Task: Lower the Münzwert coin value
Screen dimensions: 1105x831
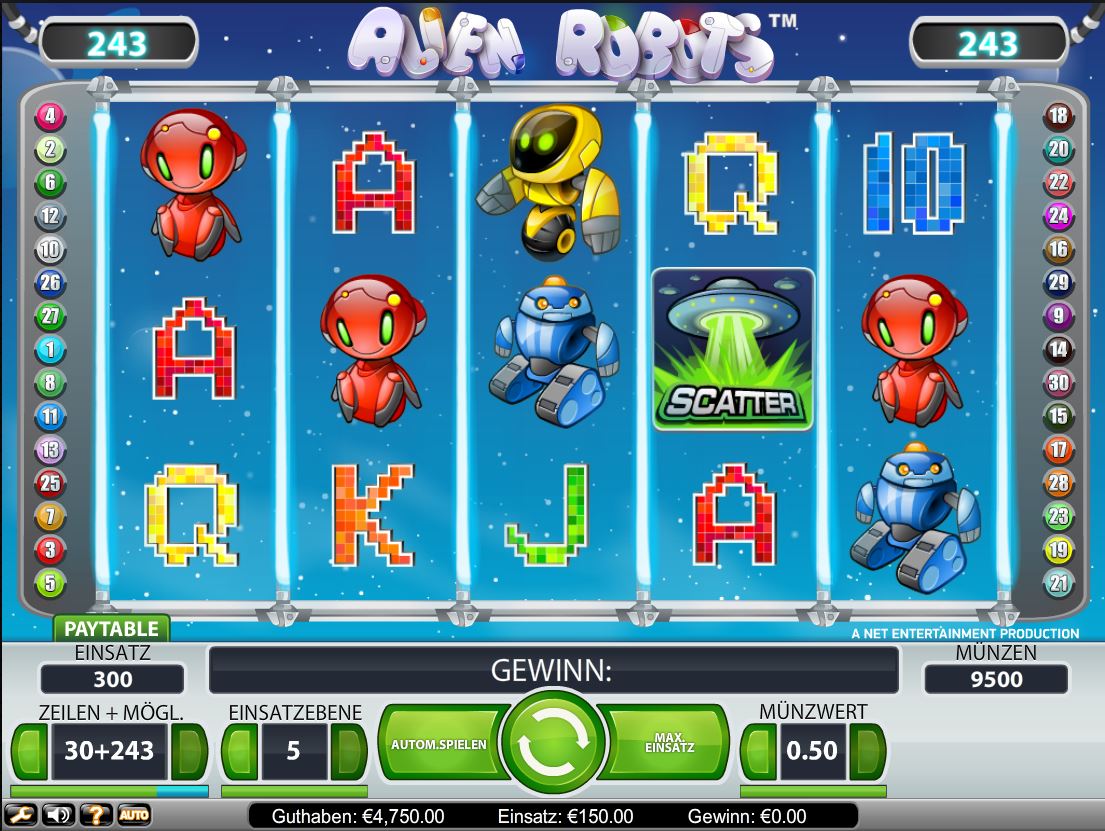Action: tap(759, 751)
